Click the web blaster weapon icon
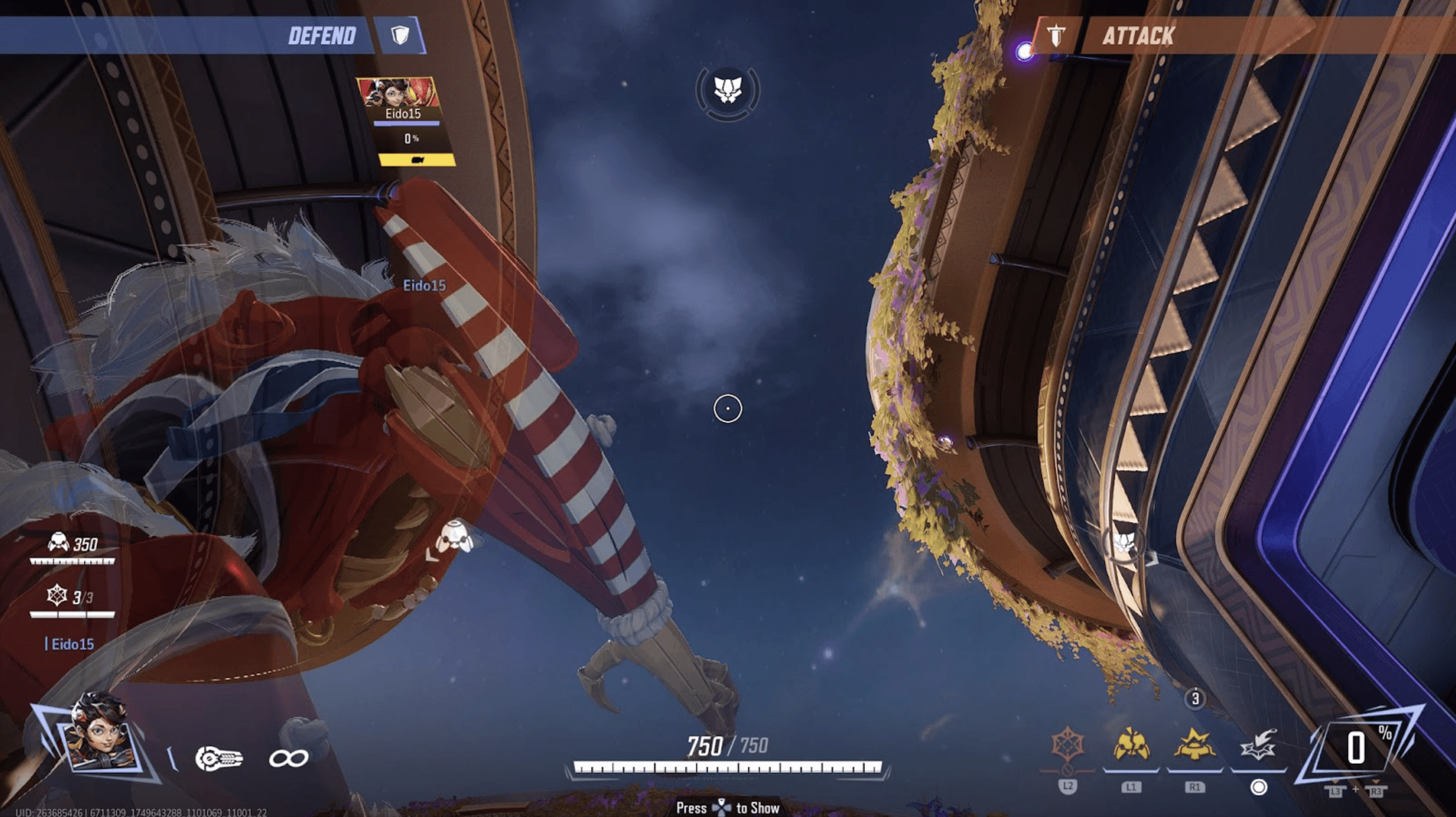 click(218, 759)
